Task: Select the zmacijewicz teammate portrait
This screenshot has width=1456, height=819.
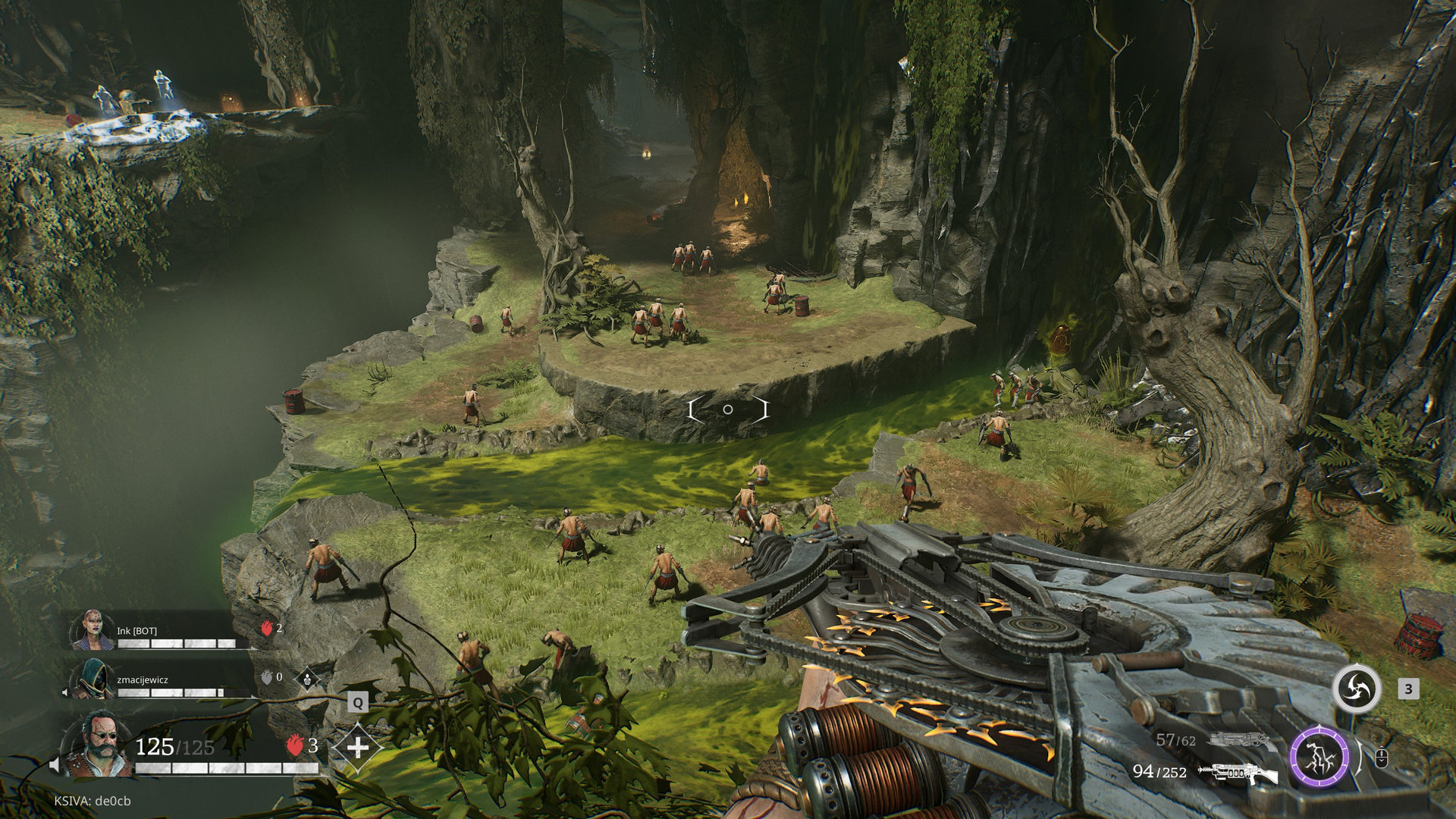Action: [93, 679]
